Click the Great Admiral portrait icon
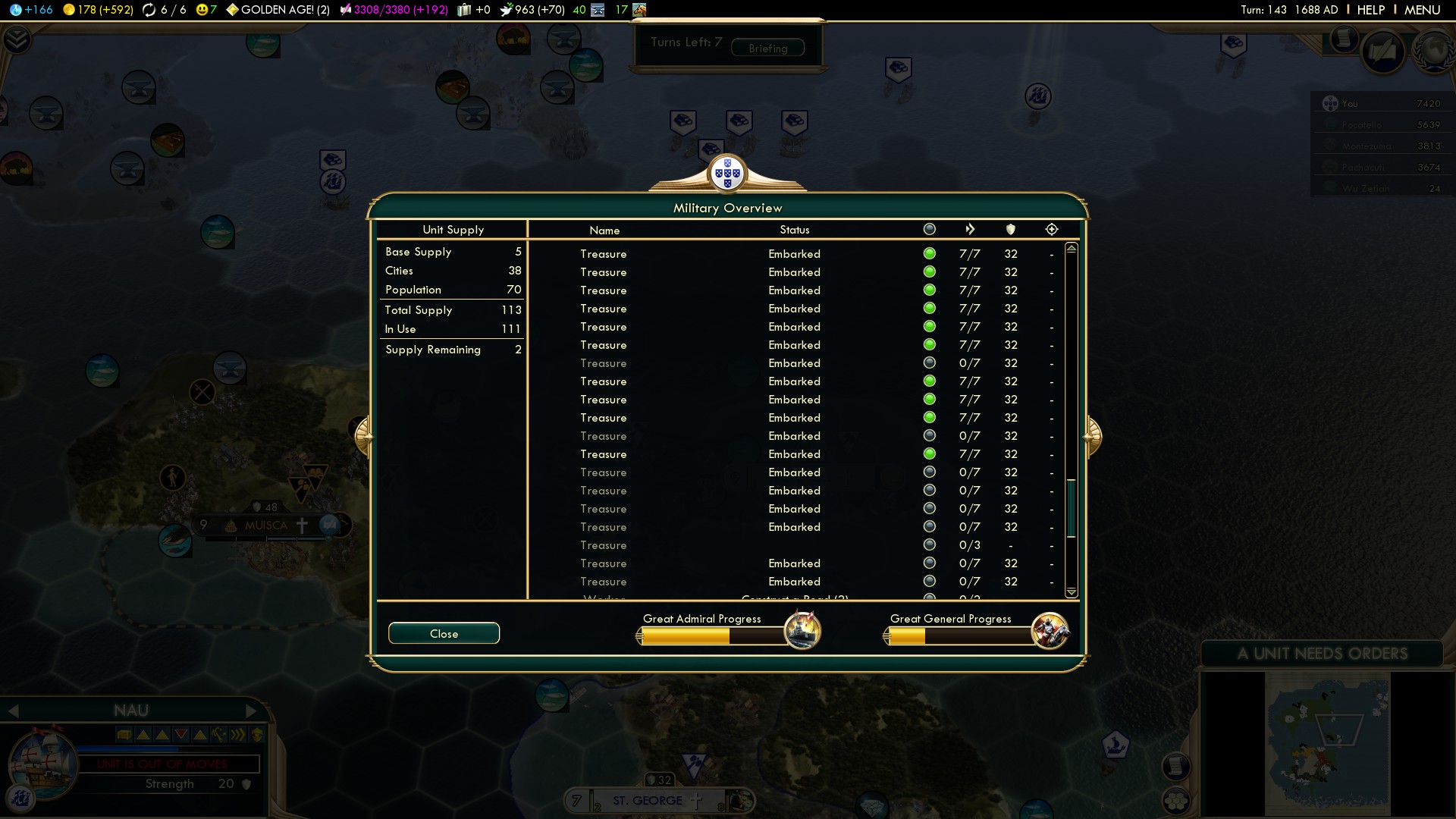1456x819 pixels. (802, 630)
